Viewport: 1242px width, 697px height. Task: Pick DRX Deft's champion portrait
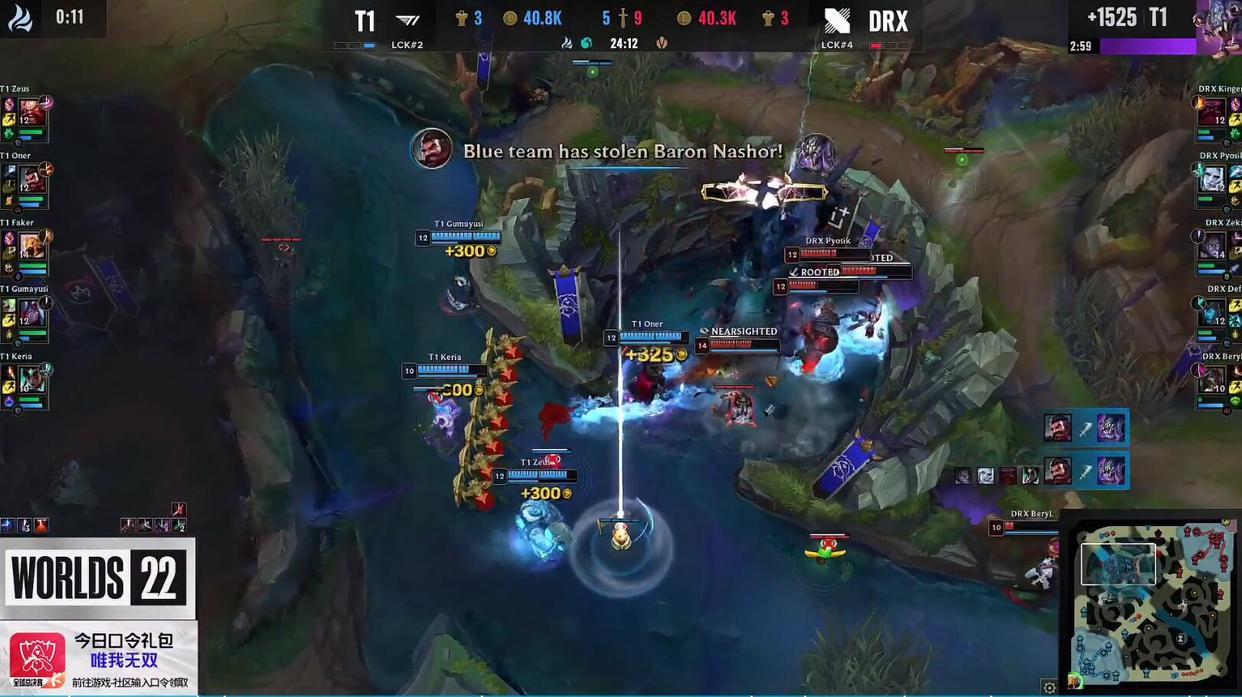pyautogui.click(x=1212, y=313)
